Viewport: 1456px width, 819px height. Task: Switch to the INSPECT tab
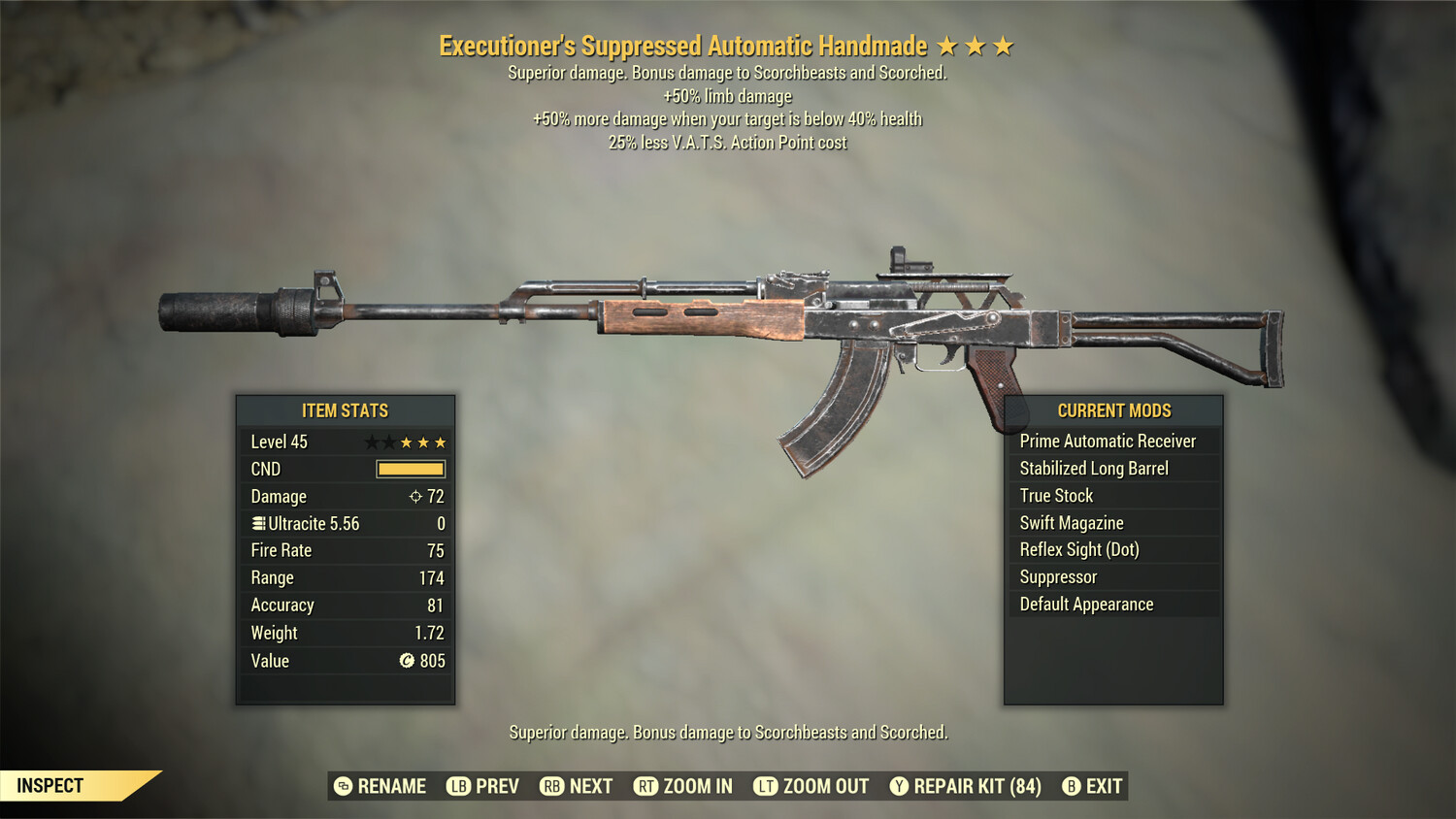49,785
